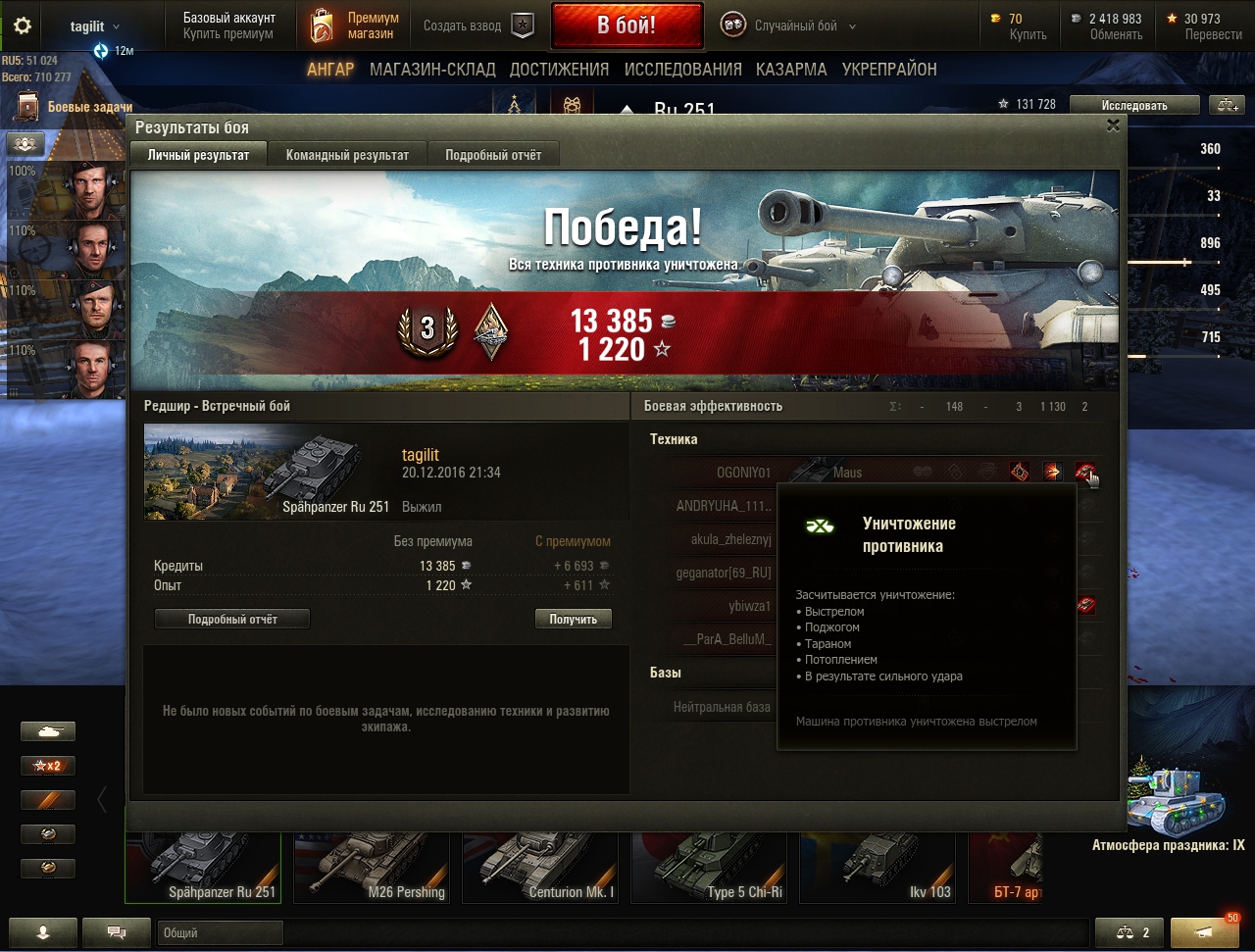Viewport: 1255px width, 952px height.
Task: Open the Подробный отчёт tab
Action: (493, 155)
